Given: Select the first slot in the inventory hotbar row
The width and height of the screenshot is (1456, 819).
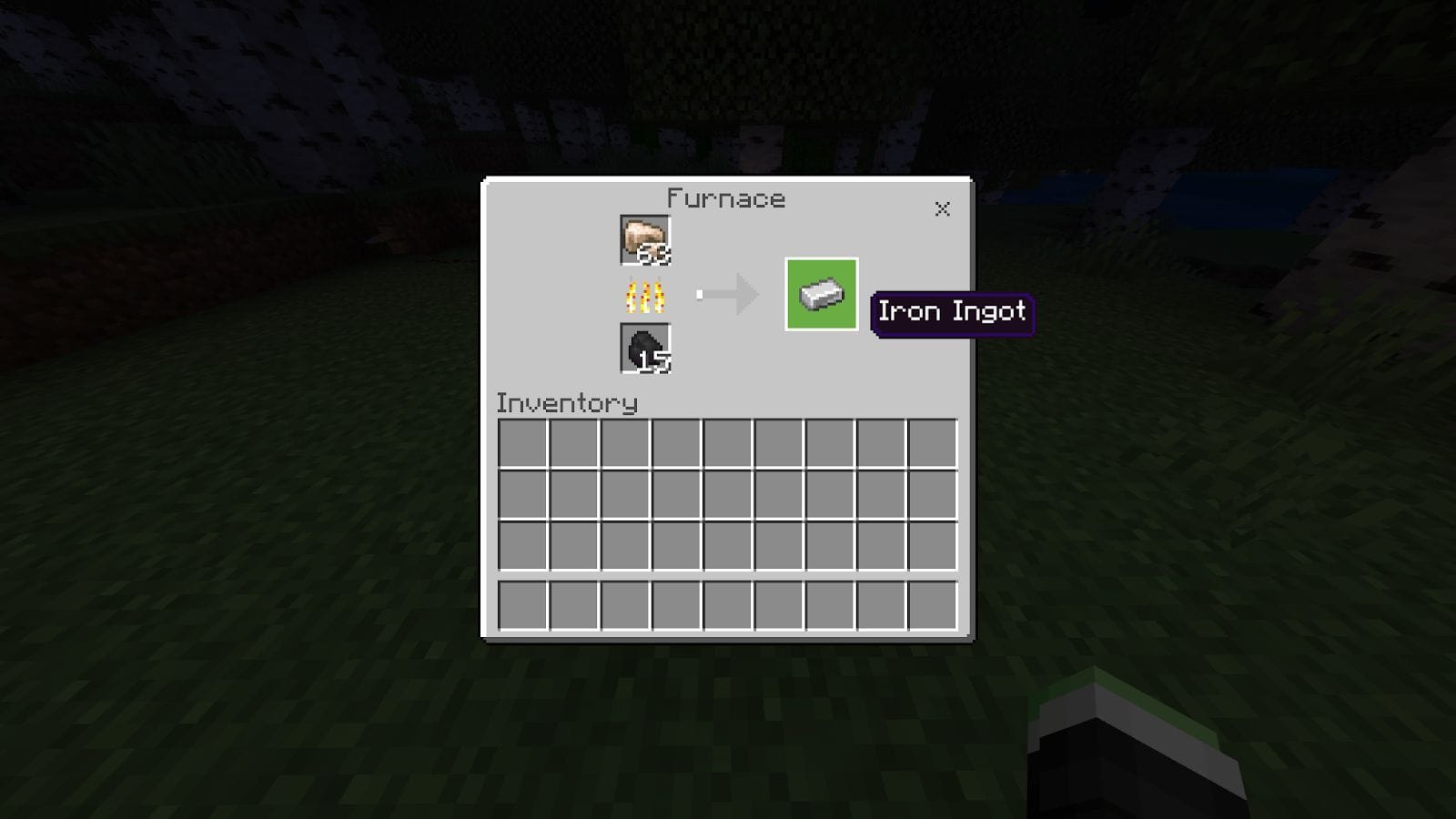Looking at the screenshot, I should pos(525,602).
